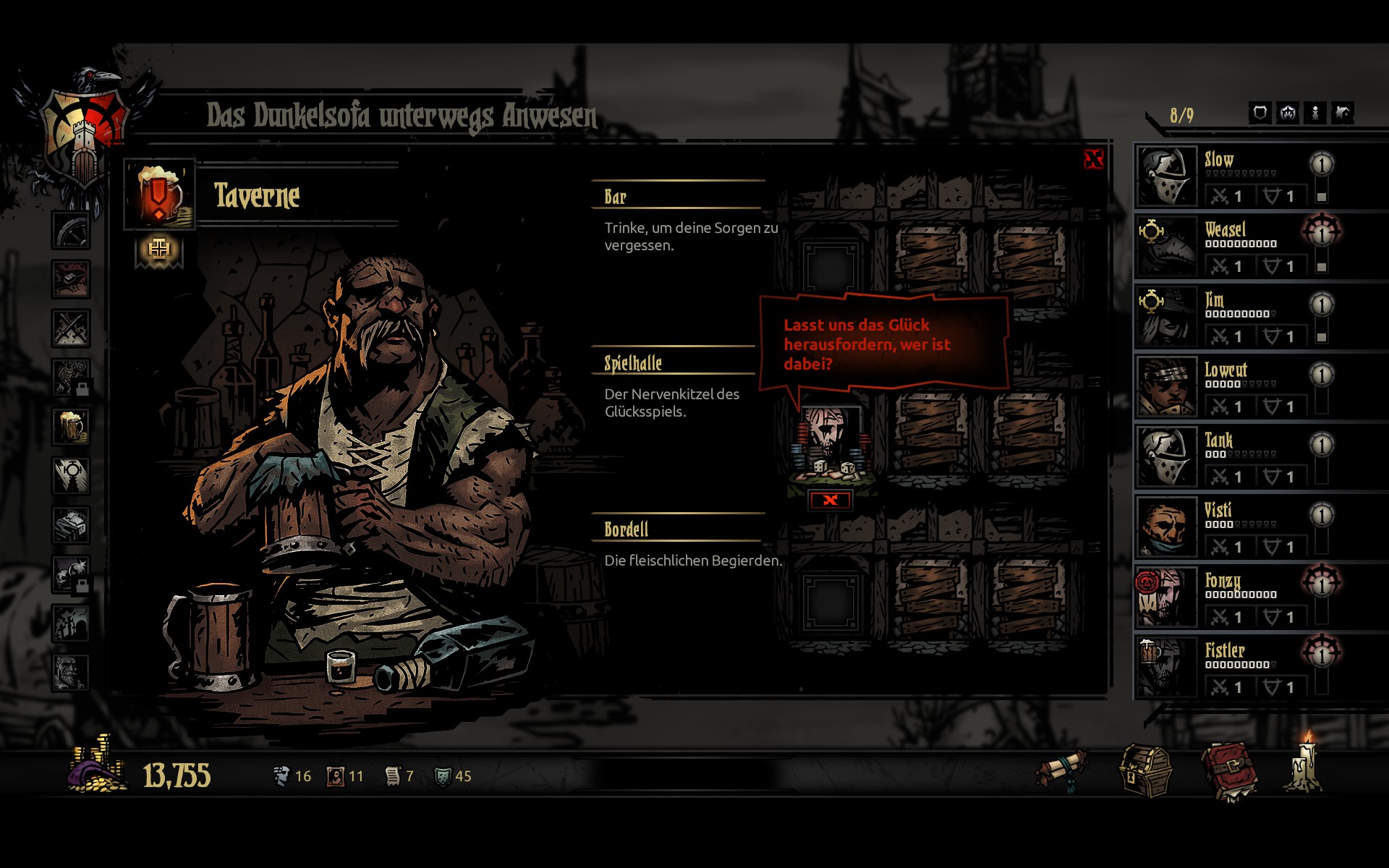Viewport: 1389px width, 868px height.
Task: Pick hero Lowcut from the roster
Action: [1166, 386]
